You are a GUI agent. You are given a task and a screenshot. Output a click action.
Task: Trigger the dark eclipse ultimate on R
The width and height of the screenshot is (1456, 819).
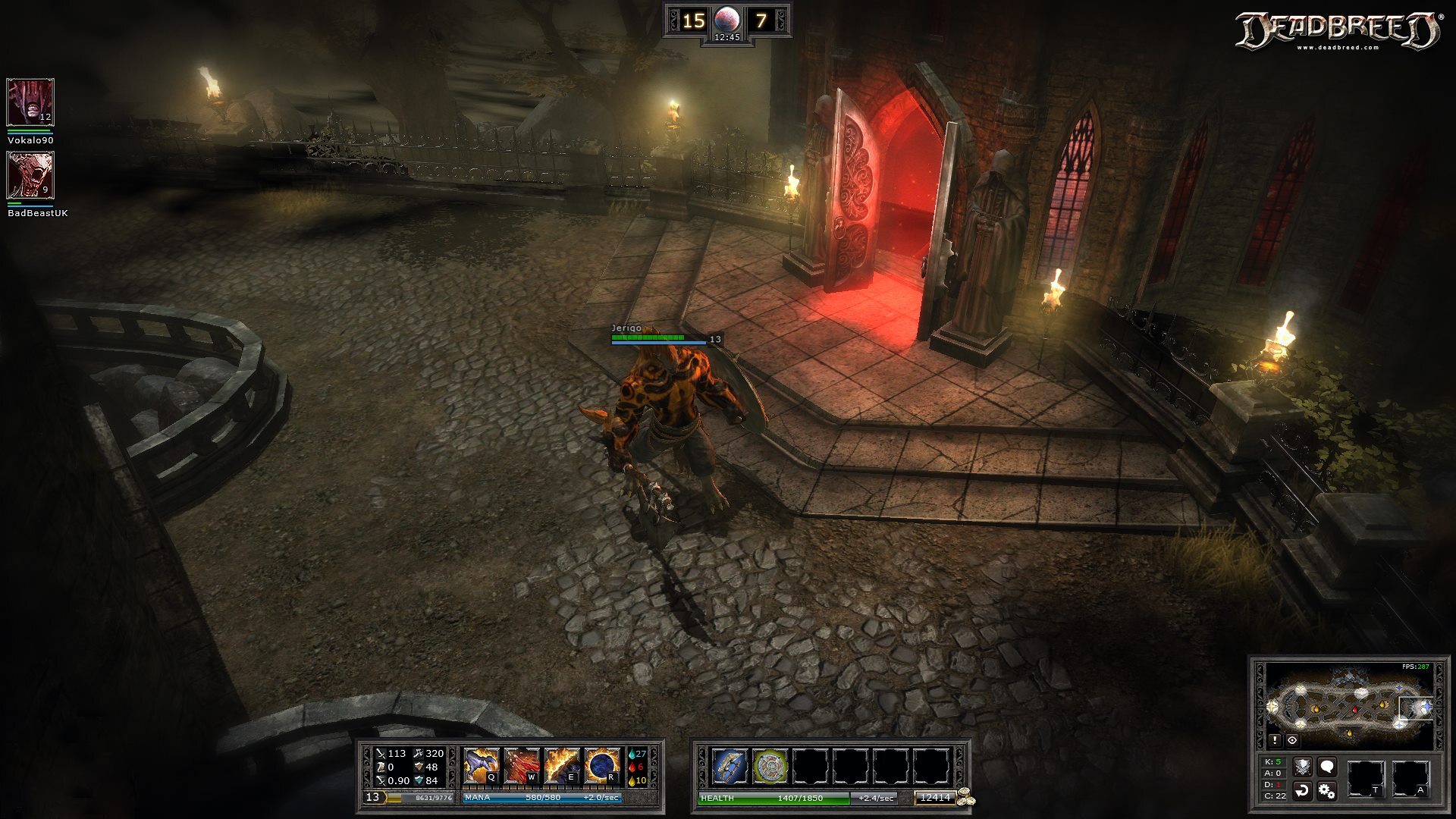602,766
